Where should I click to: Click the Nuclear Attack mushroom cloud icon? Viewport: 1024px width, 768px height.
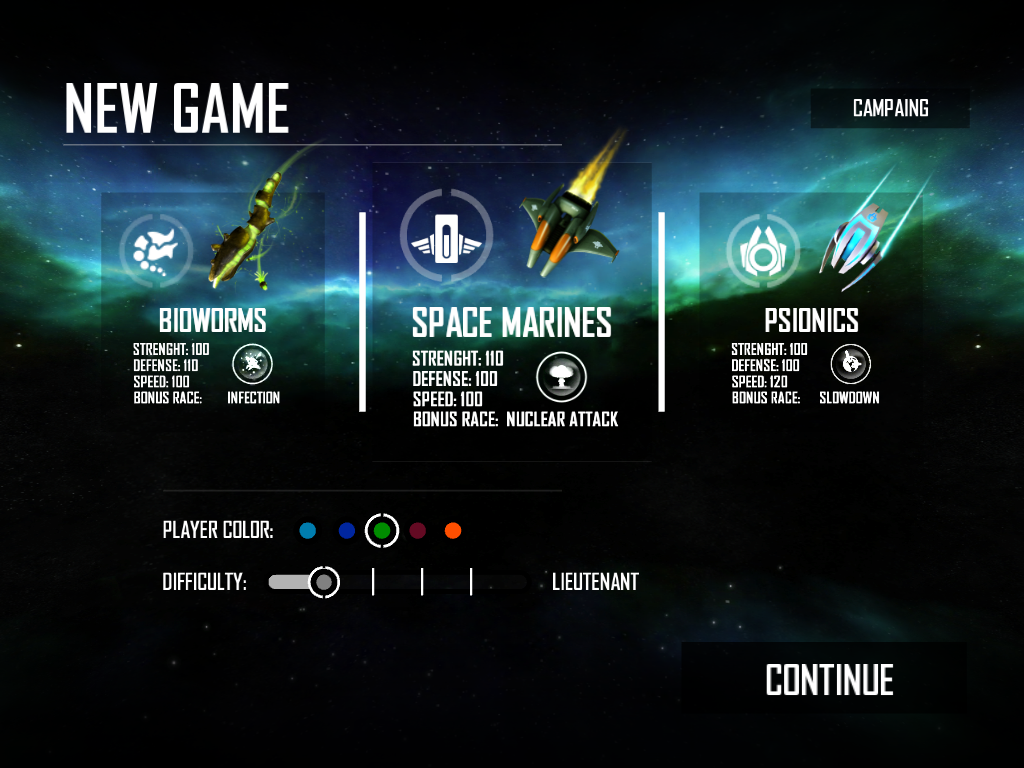pos(561,376)
